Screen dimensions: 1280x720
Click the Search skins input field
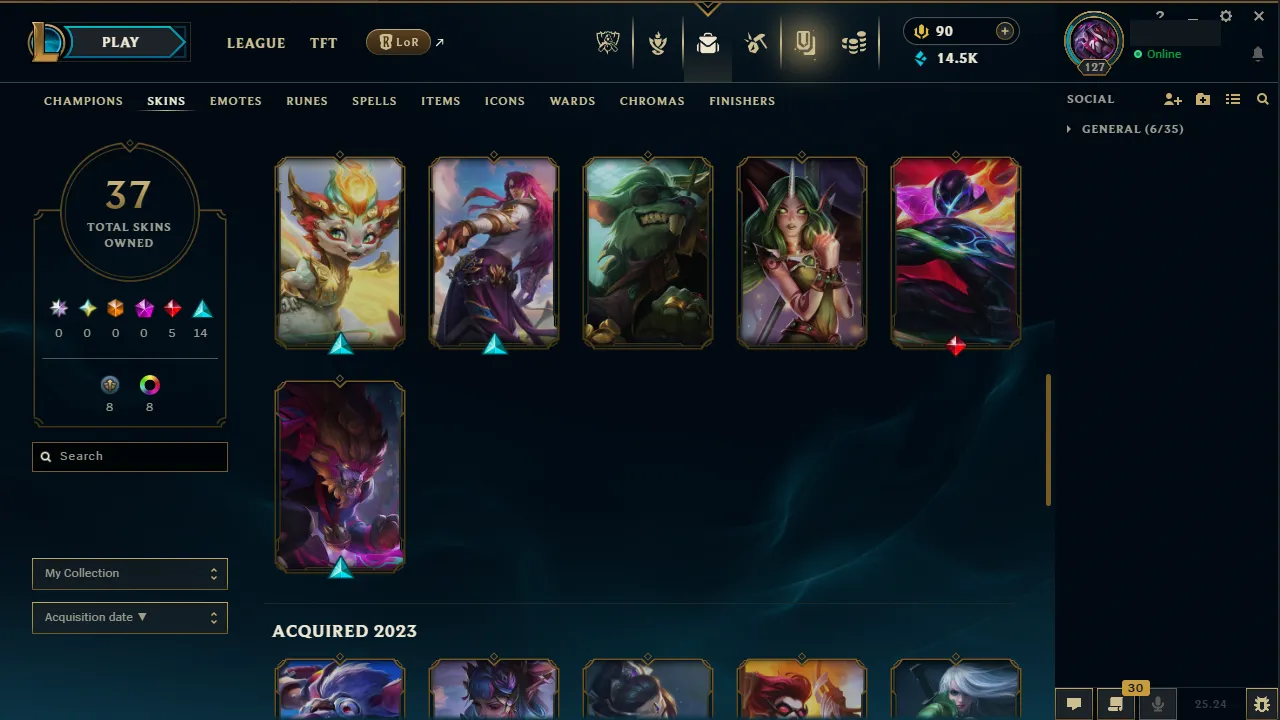129,456
